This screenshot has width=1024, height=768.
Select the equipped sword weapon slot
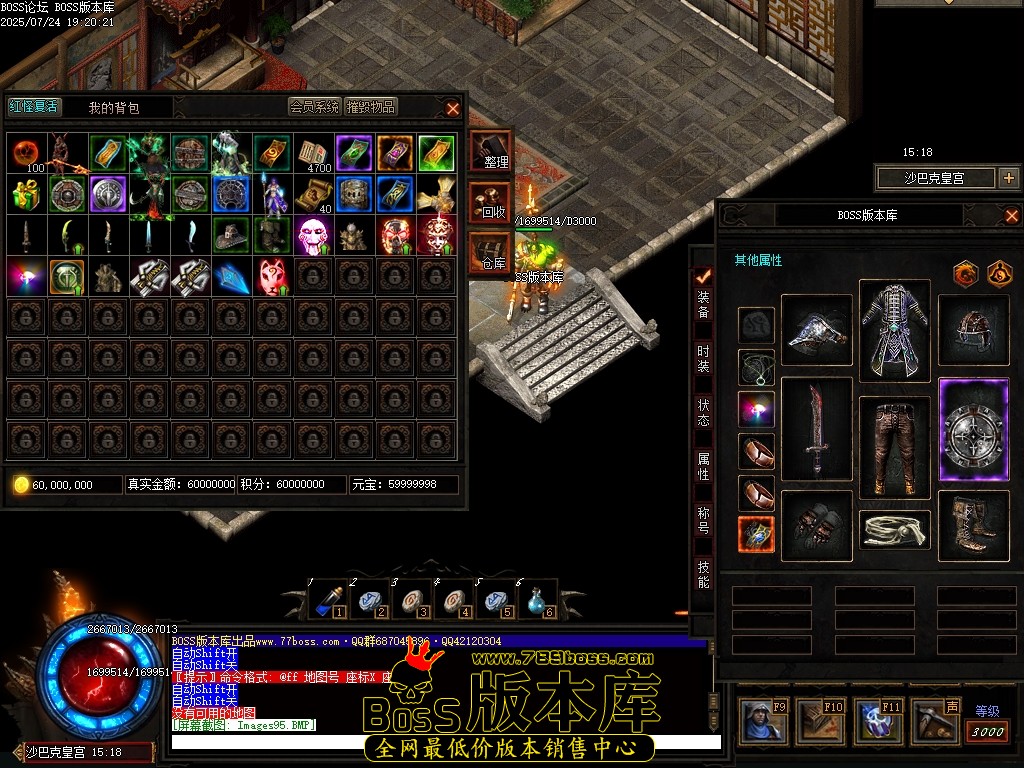pyautogui.click(x=816, y=430)
